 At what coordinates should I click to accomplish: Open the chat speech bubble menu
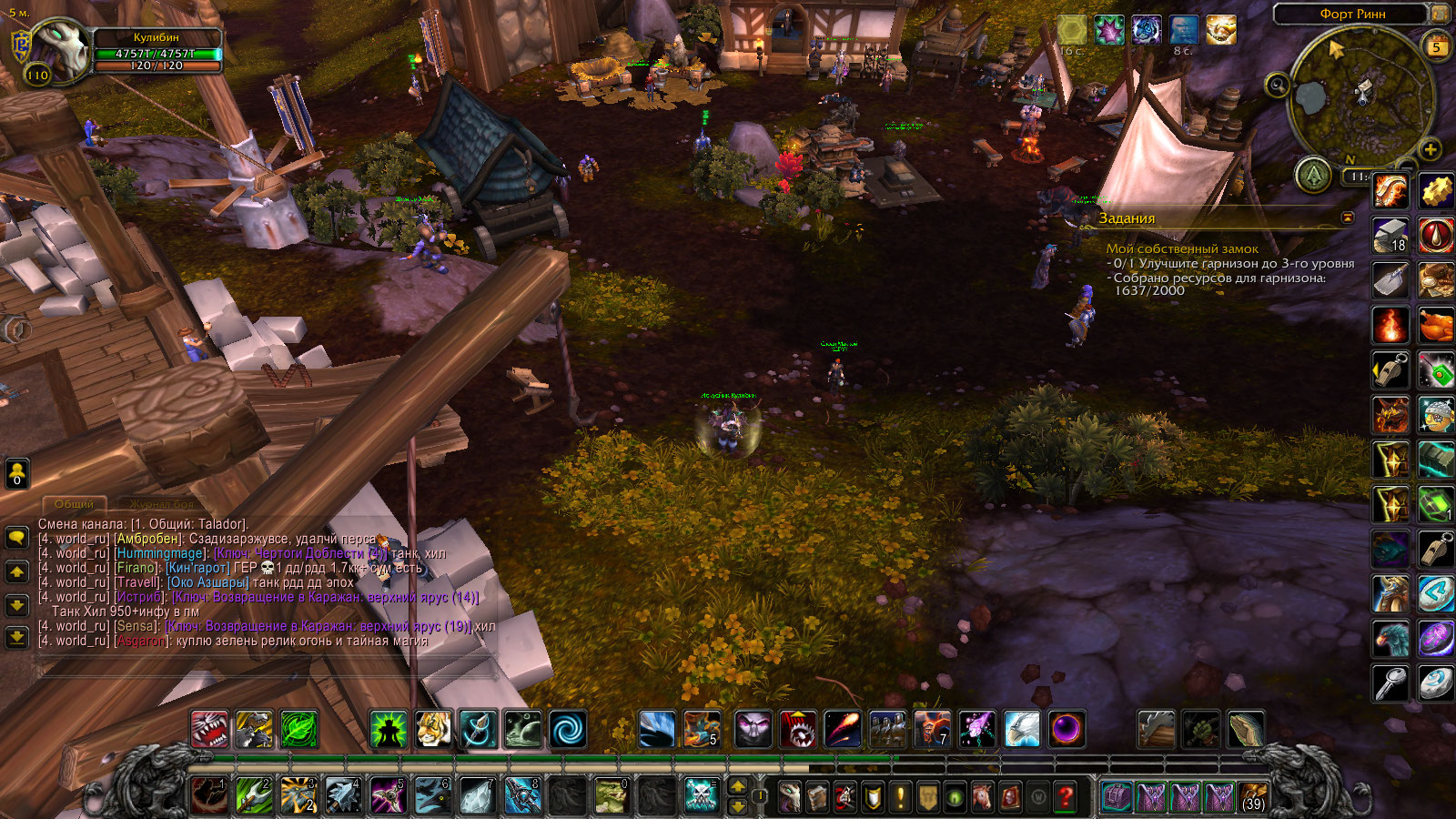tap(16, 538)
